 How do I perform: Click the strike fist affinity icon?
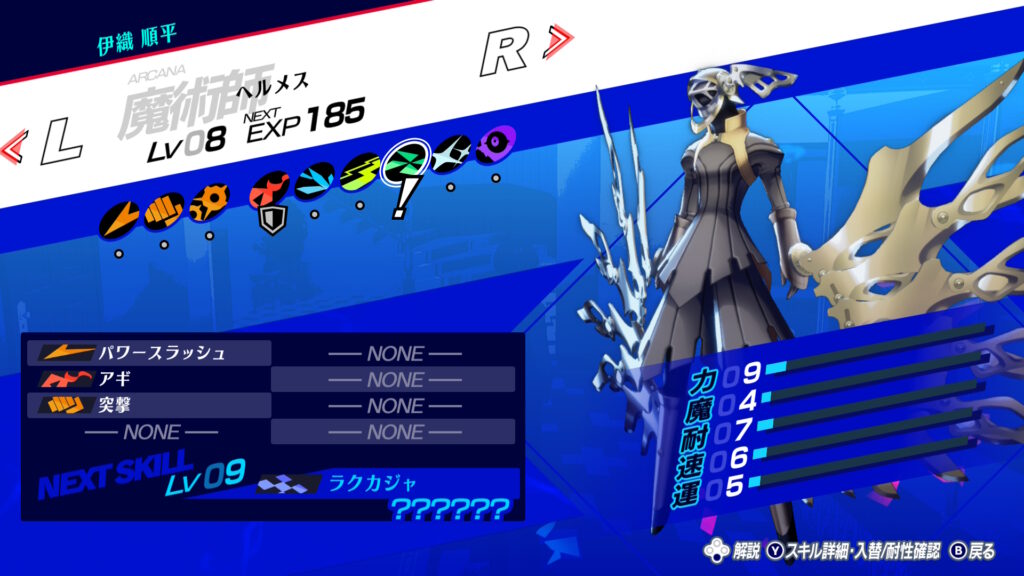coord(162,212)
